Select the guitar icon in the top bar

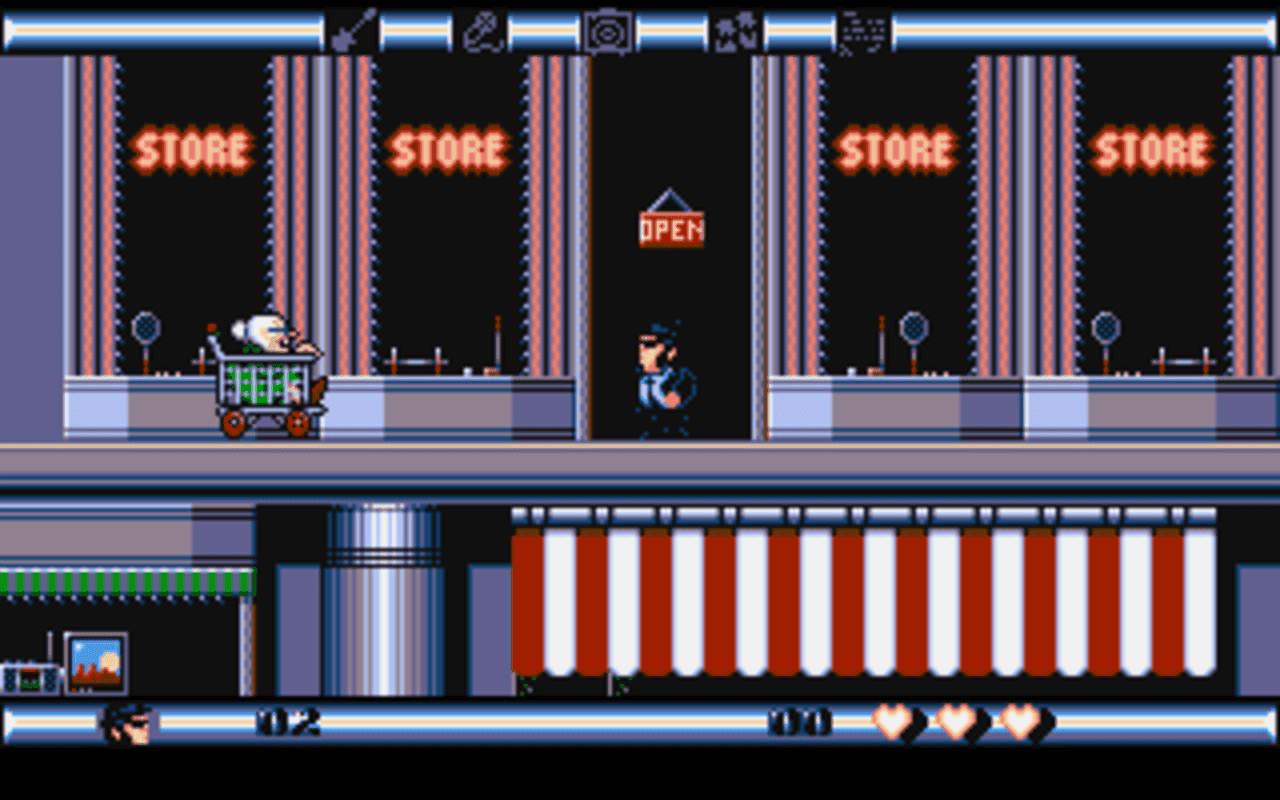click(x=357, y=31)
